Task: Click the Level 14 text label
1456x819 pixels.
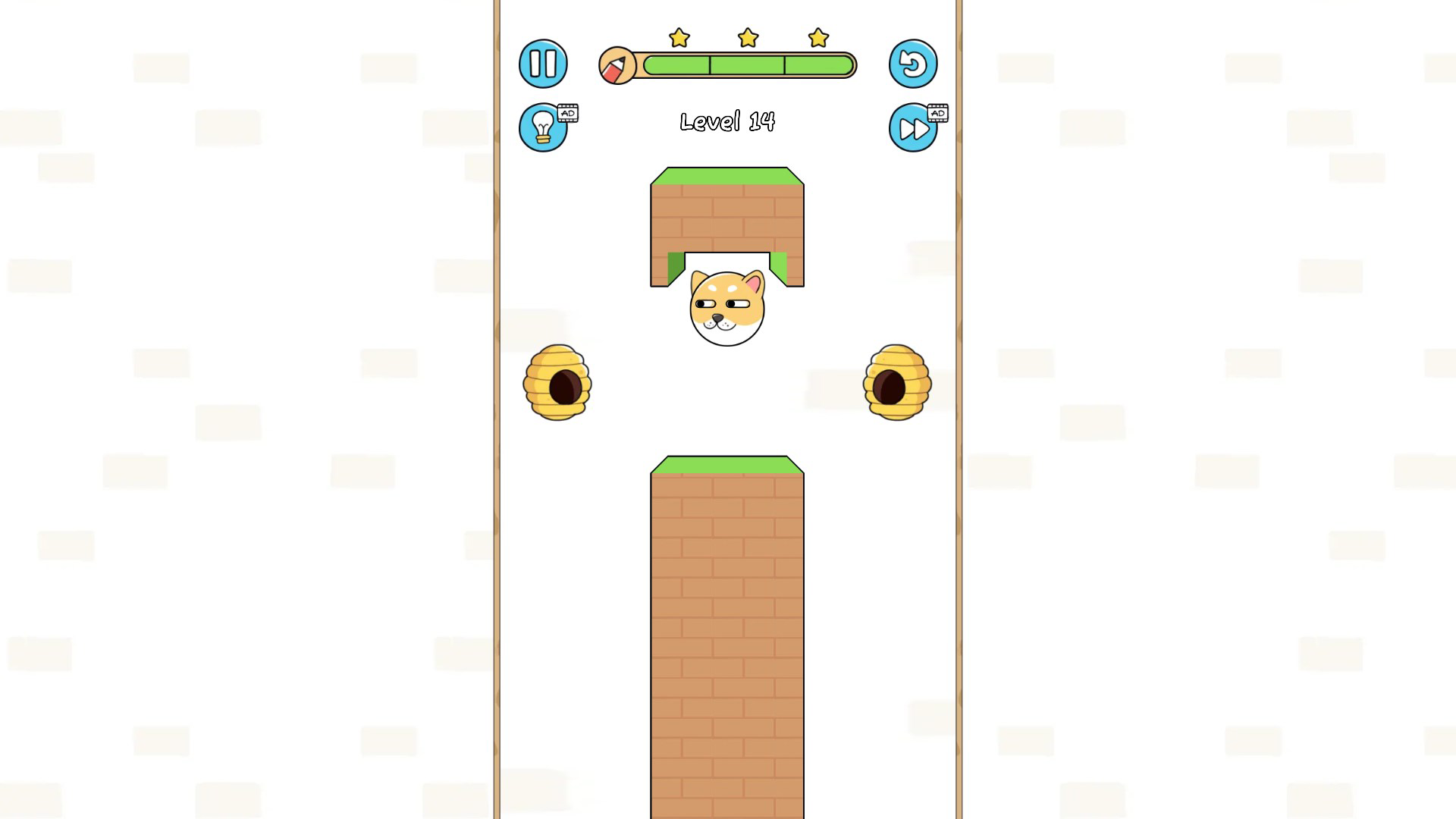Action: click(727, 121)
